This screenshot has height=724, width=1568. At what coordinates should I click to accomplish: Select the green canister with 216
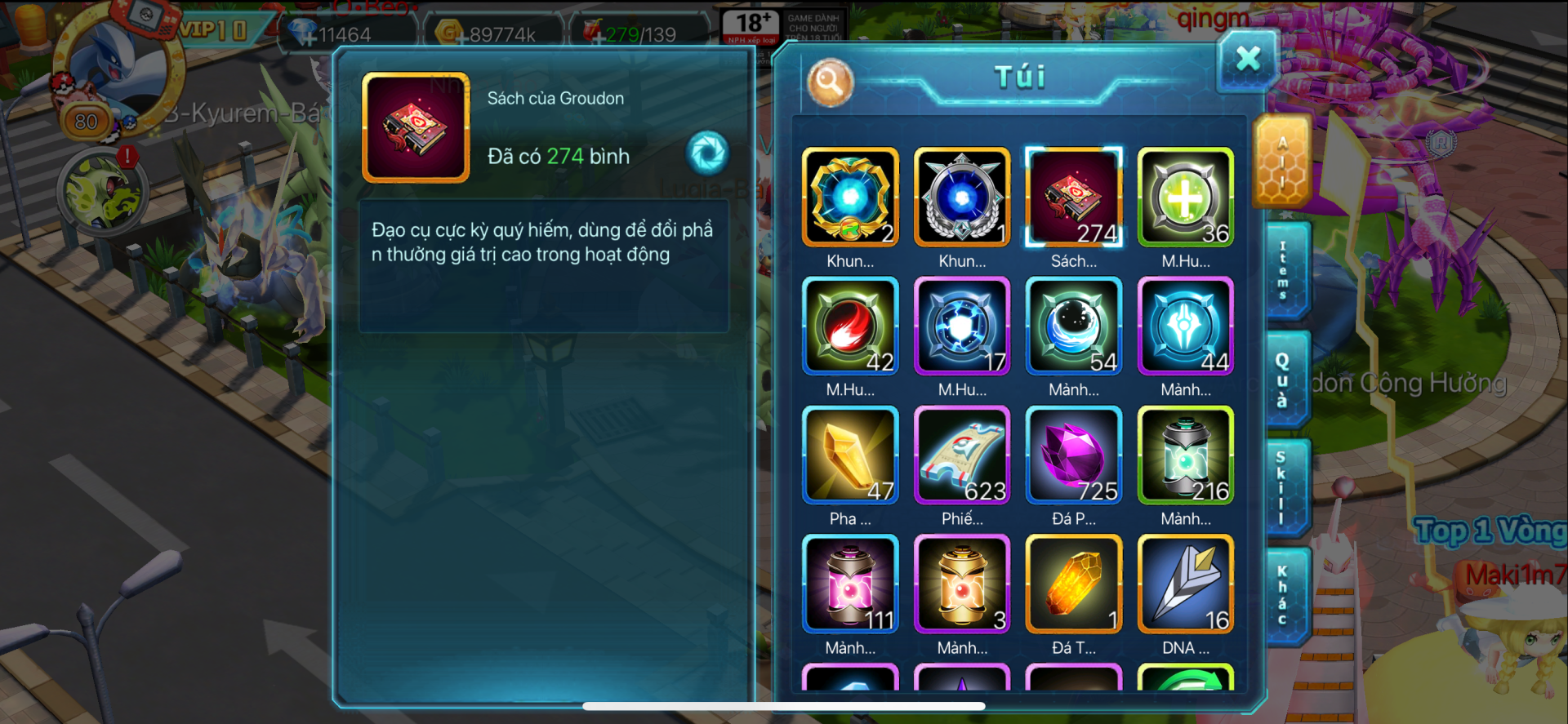pos(1186,455)
